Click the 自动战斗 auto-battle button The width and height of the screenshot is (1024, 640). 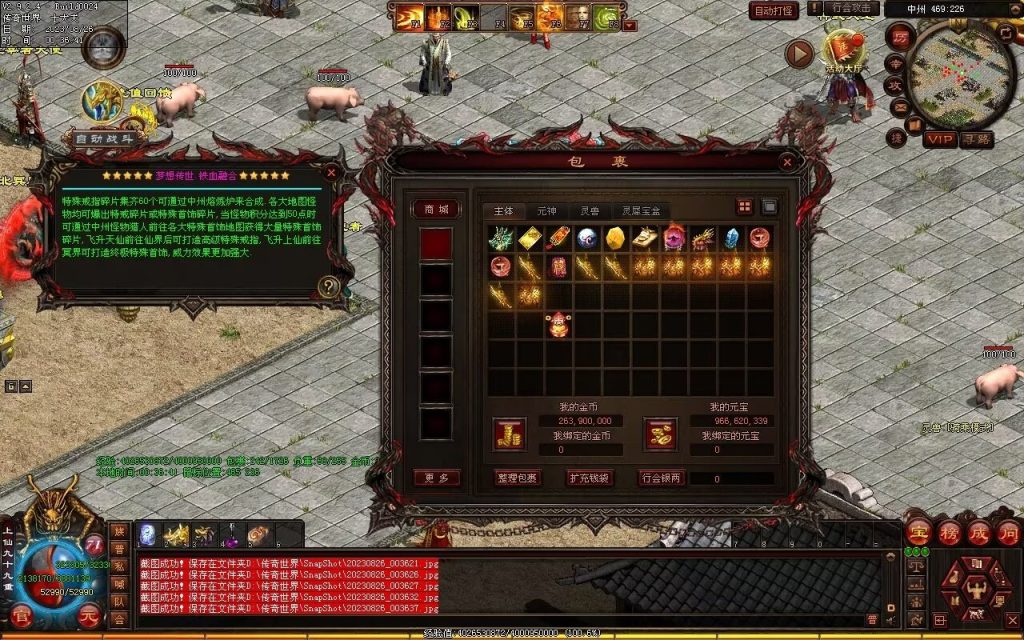(x=103, y=139)
